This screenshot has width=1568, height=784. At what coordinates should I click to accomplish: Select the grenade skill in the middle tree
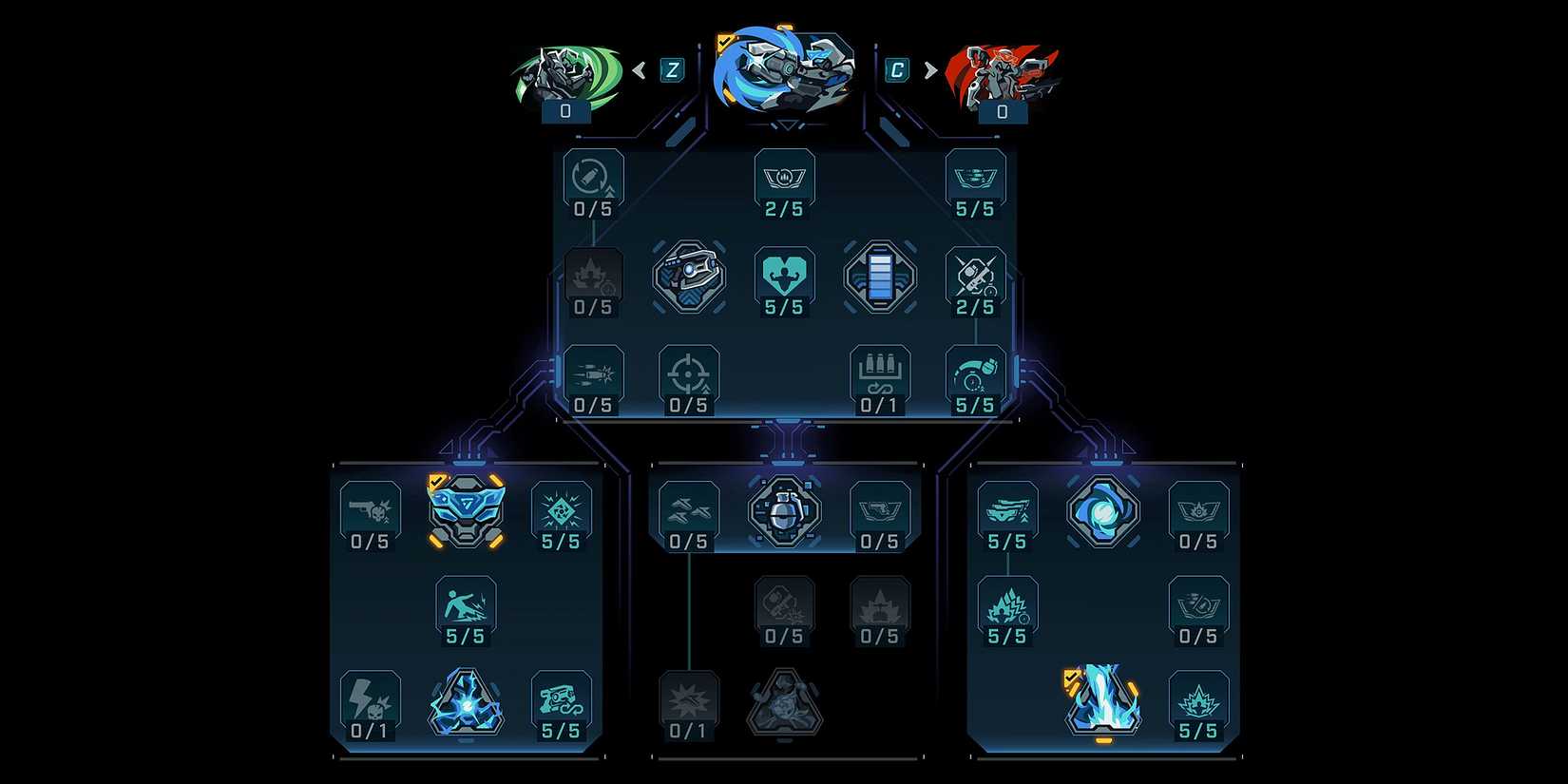click(x=784, y=511)
